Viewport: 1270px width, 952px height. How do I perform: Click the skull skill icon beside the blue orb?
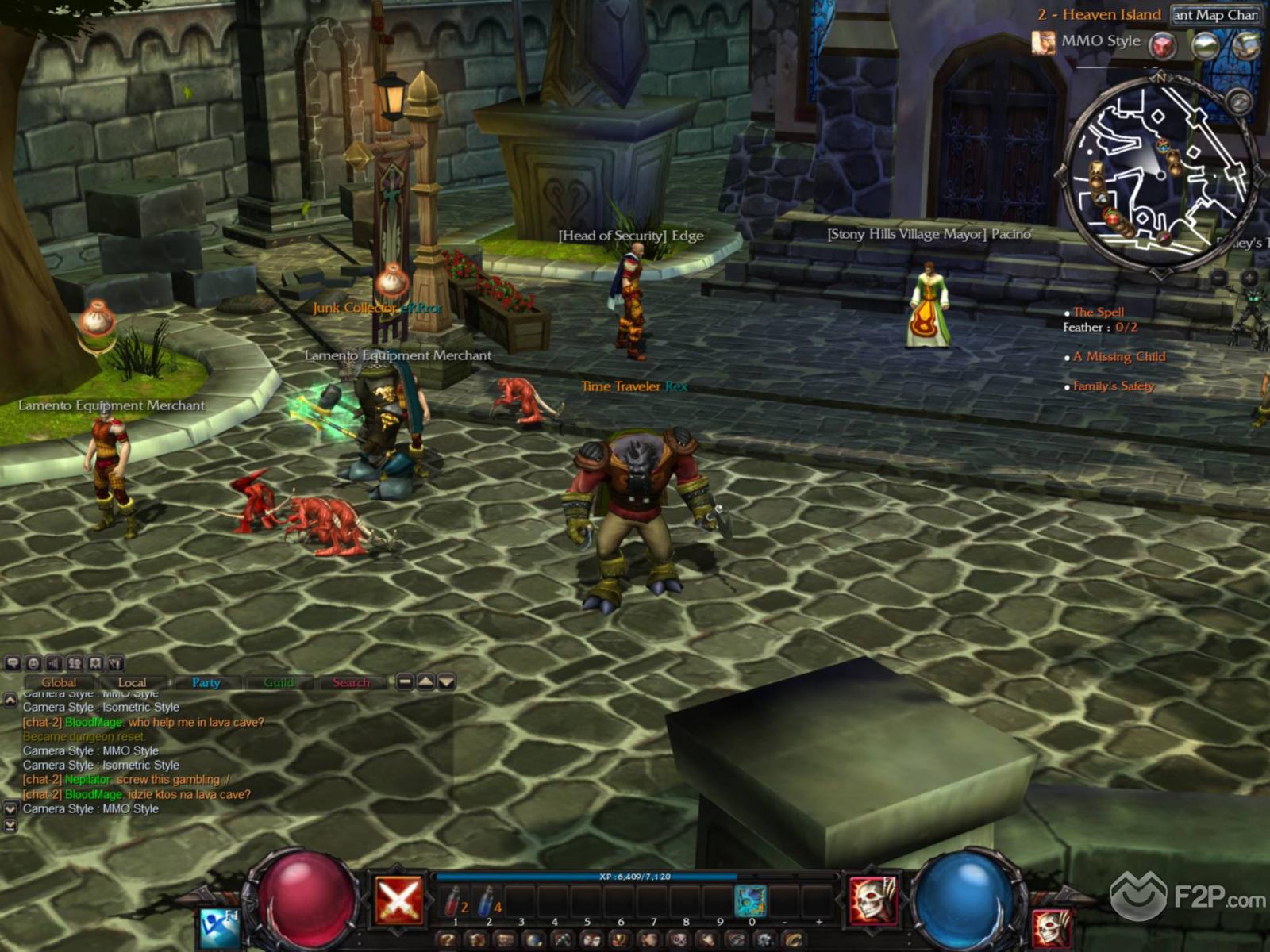[873, 900]
